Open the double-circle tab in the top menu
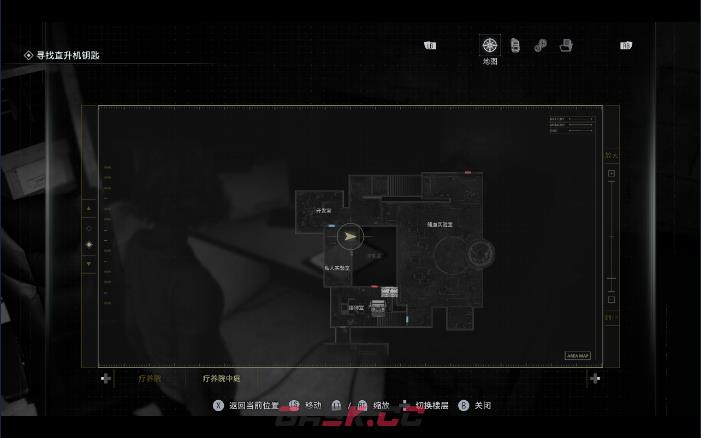Image resolution: width=701 pixels, height=438 pixels. pyautogui.click(x=540, y=45)
